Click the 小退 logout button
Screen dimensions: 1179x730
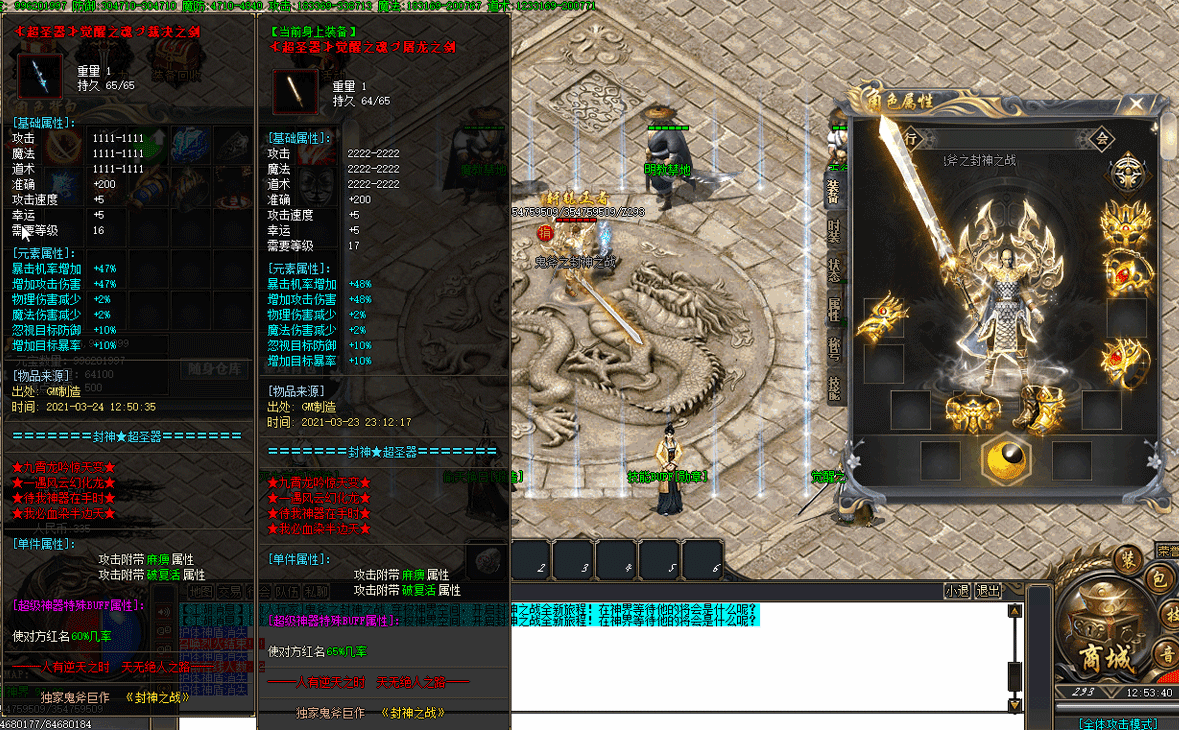(957, 591)
